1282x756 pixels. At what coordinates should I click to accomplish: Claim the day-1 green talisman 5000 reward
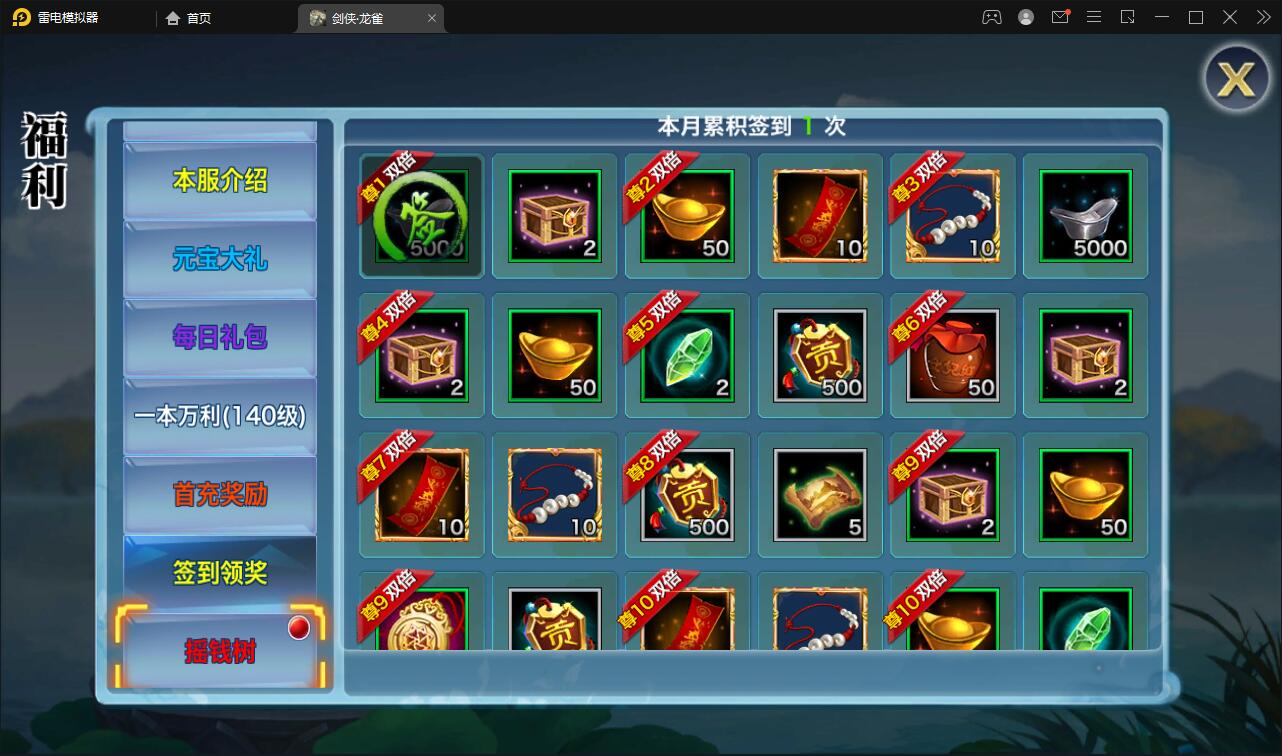[x=421, y=215]
